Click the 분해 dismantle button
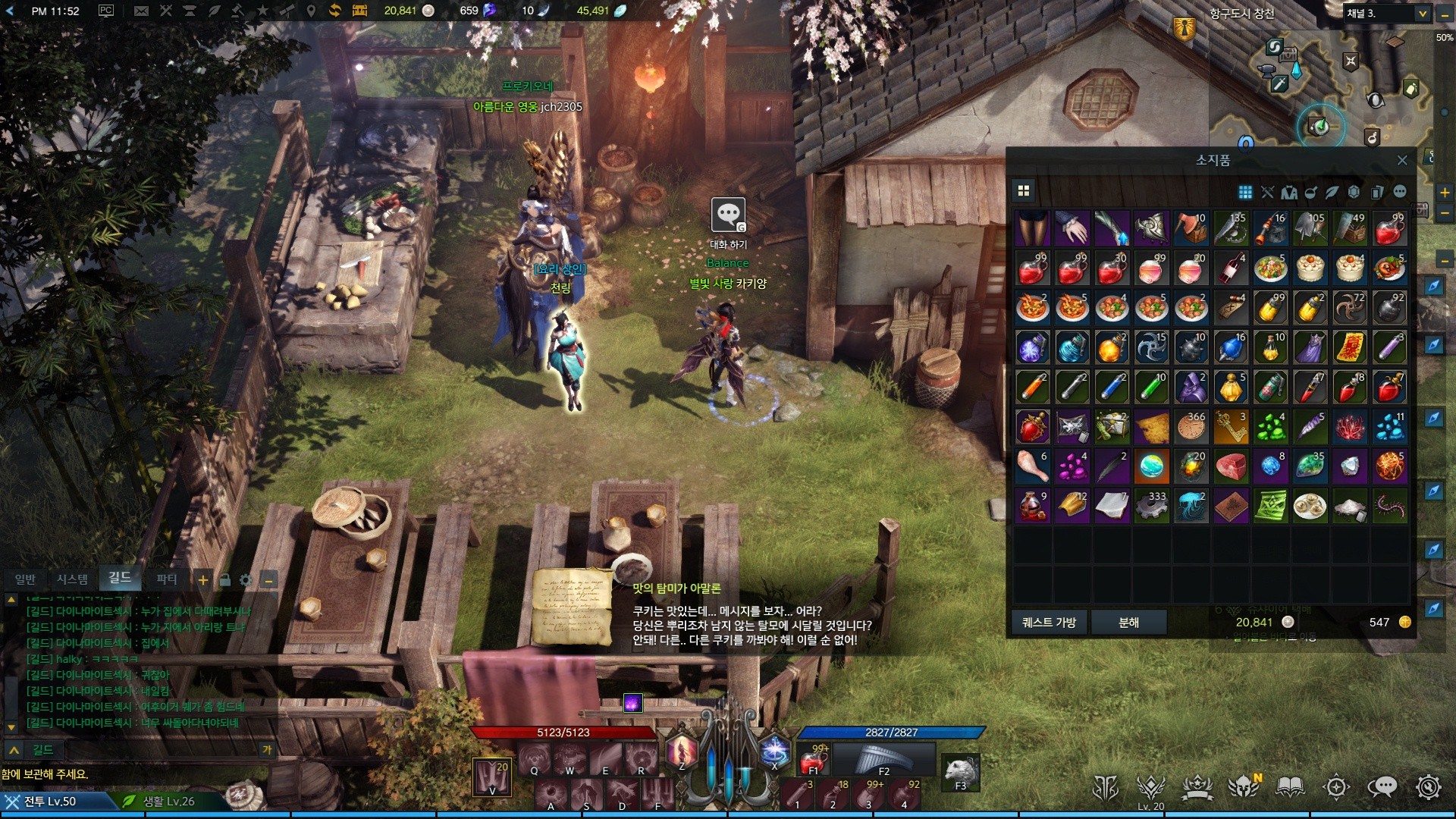This screenshot has height=819, width=1456. pyautogui.click(x=1128, y=622)
